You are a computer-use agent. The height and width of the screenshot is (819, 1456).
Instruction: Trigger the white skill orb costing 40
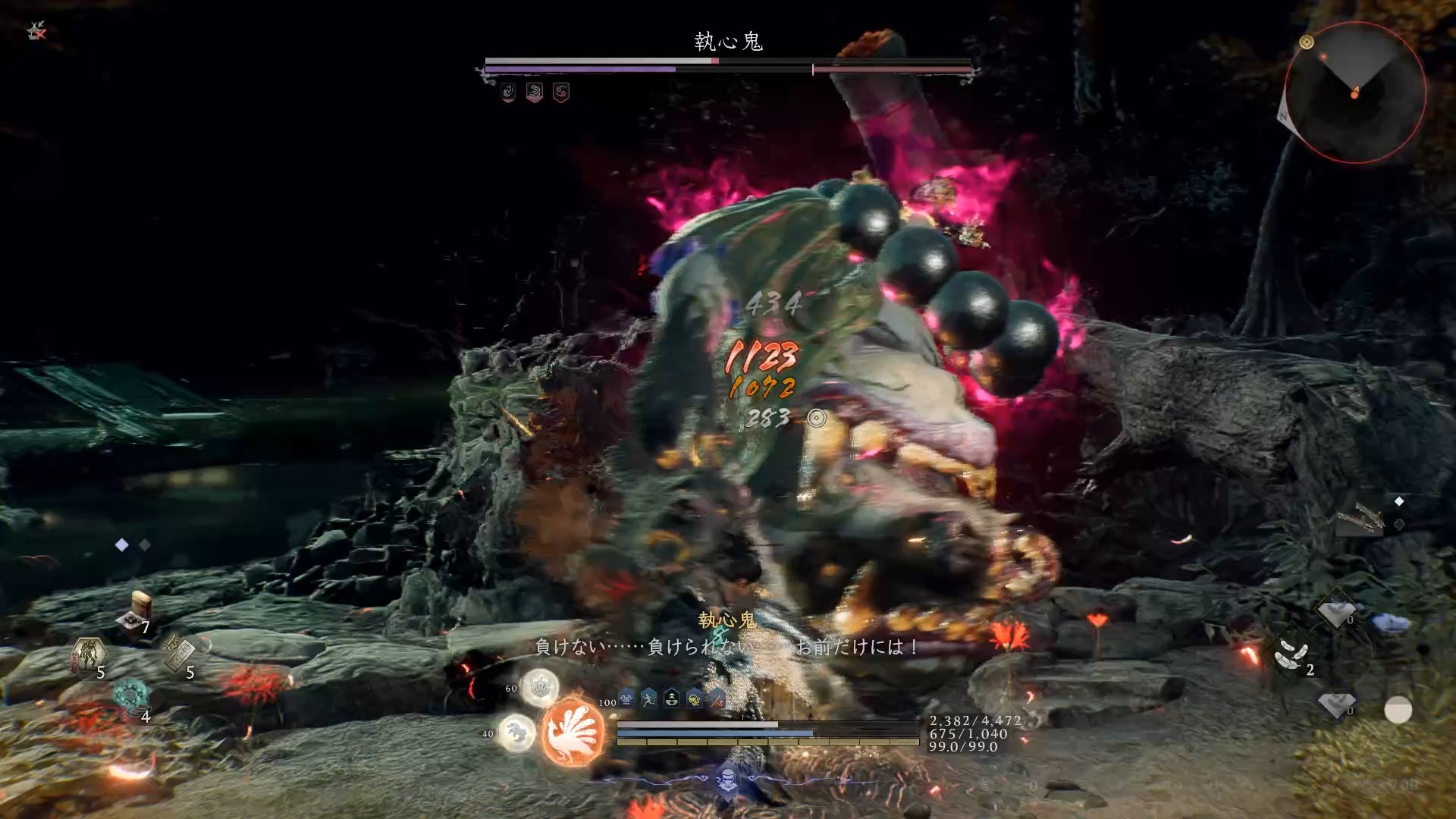click(516, 733)
